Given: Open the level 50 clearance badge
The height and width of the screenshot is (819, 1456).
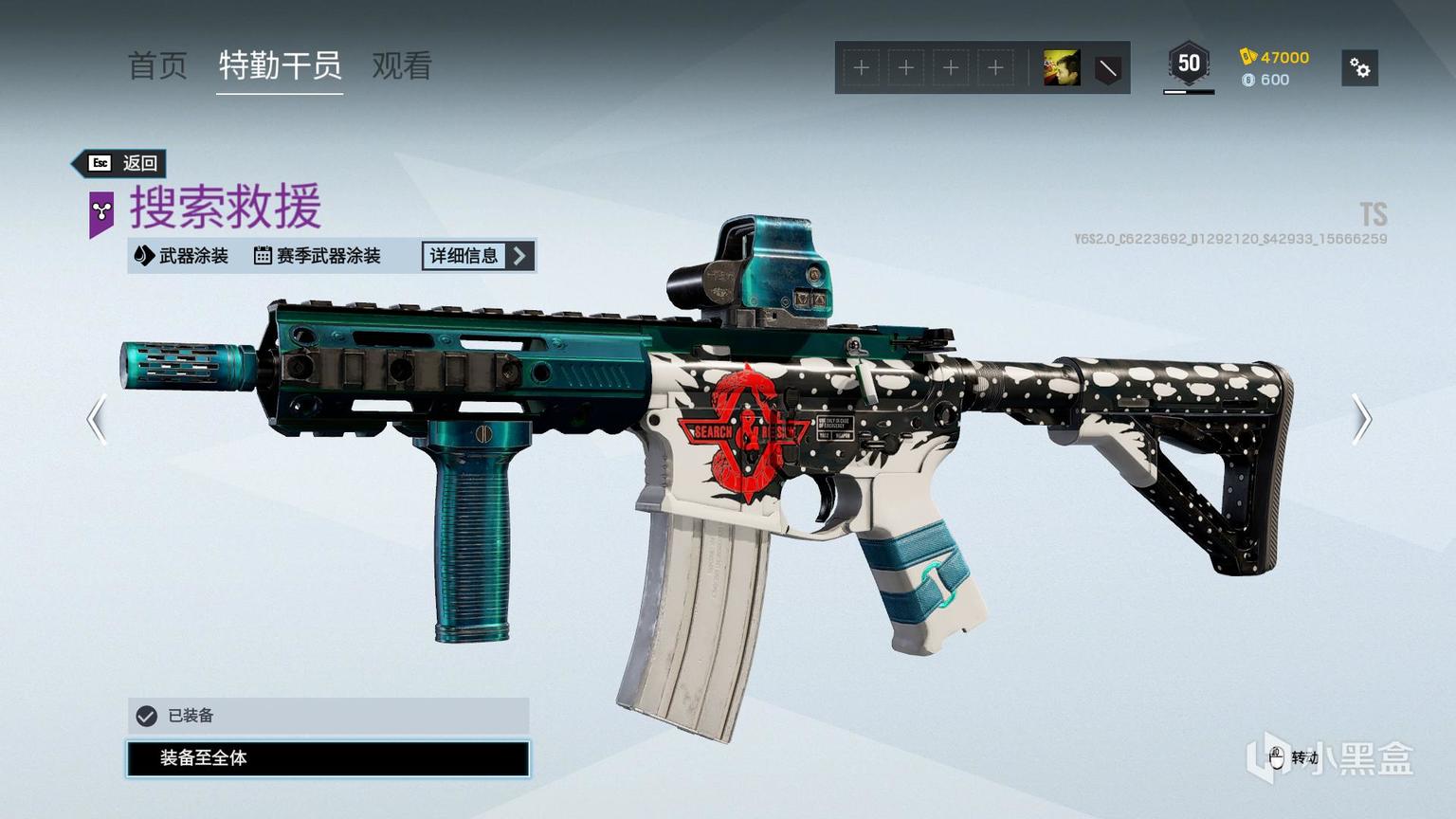Looking at the screenshot, I should pyautogui.click(x=1189, y=64).
